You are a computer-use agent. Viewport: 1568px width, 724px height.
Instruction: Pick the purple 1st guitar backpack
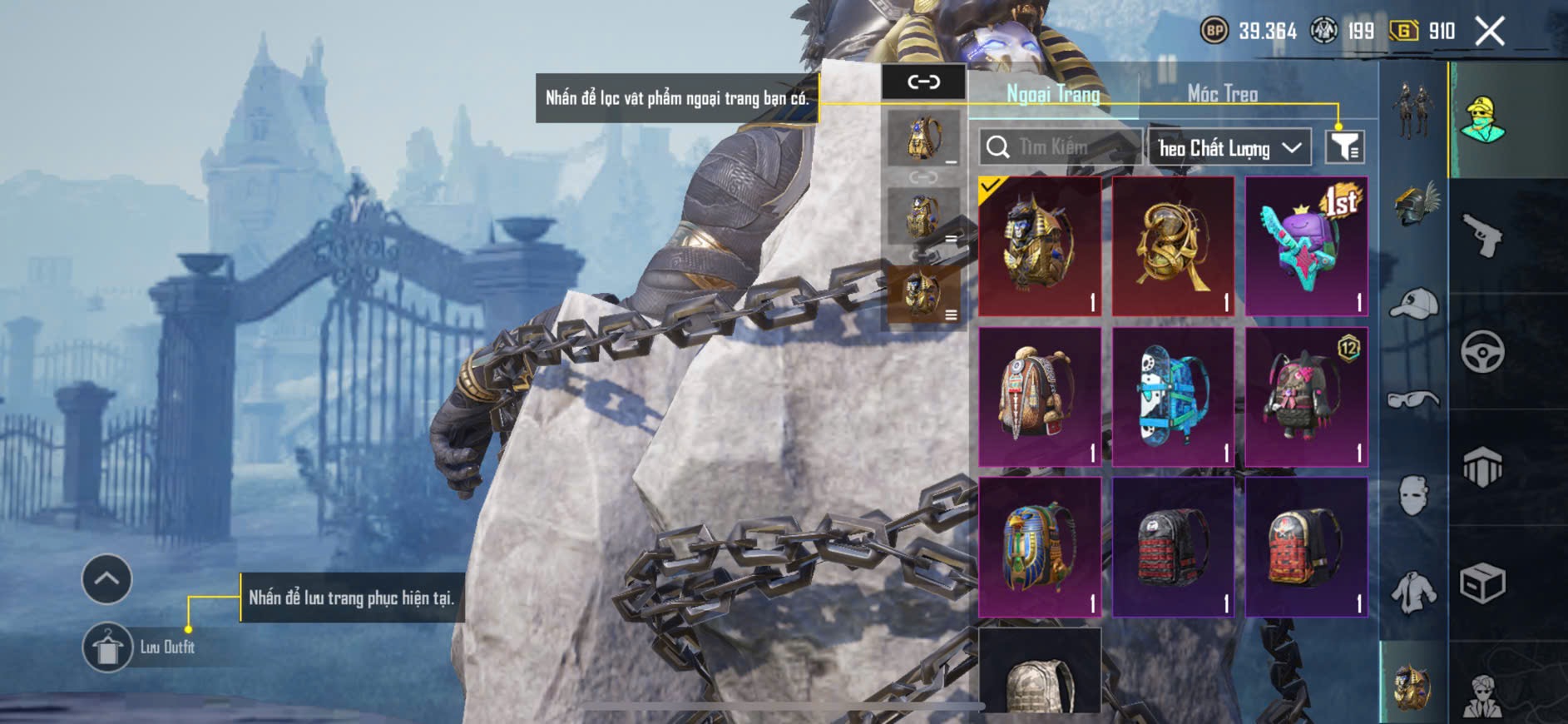(1306, 245)
